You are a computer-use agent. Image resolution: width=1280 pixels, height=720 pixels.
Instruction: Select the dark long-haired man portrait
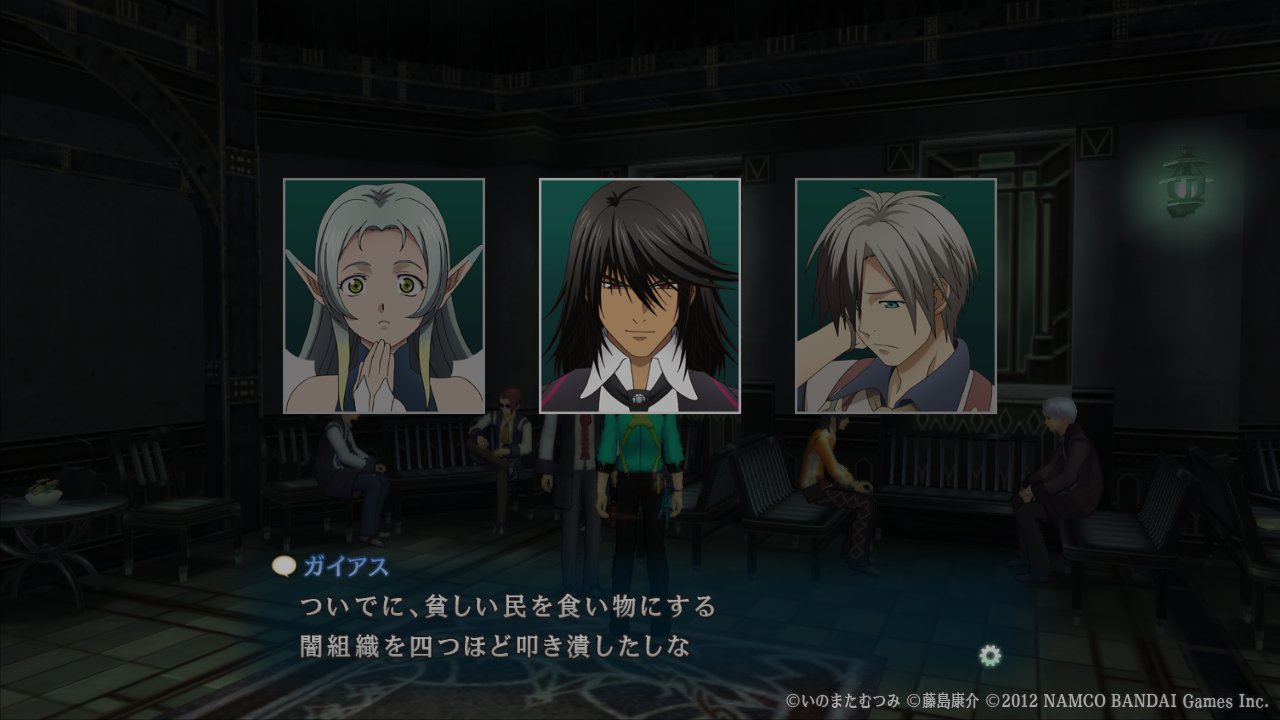640,296
